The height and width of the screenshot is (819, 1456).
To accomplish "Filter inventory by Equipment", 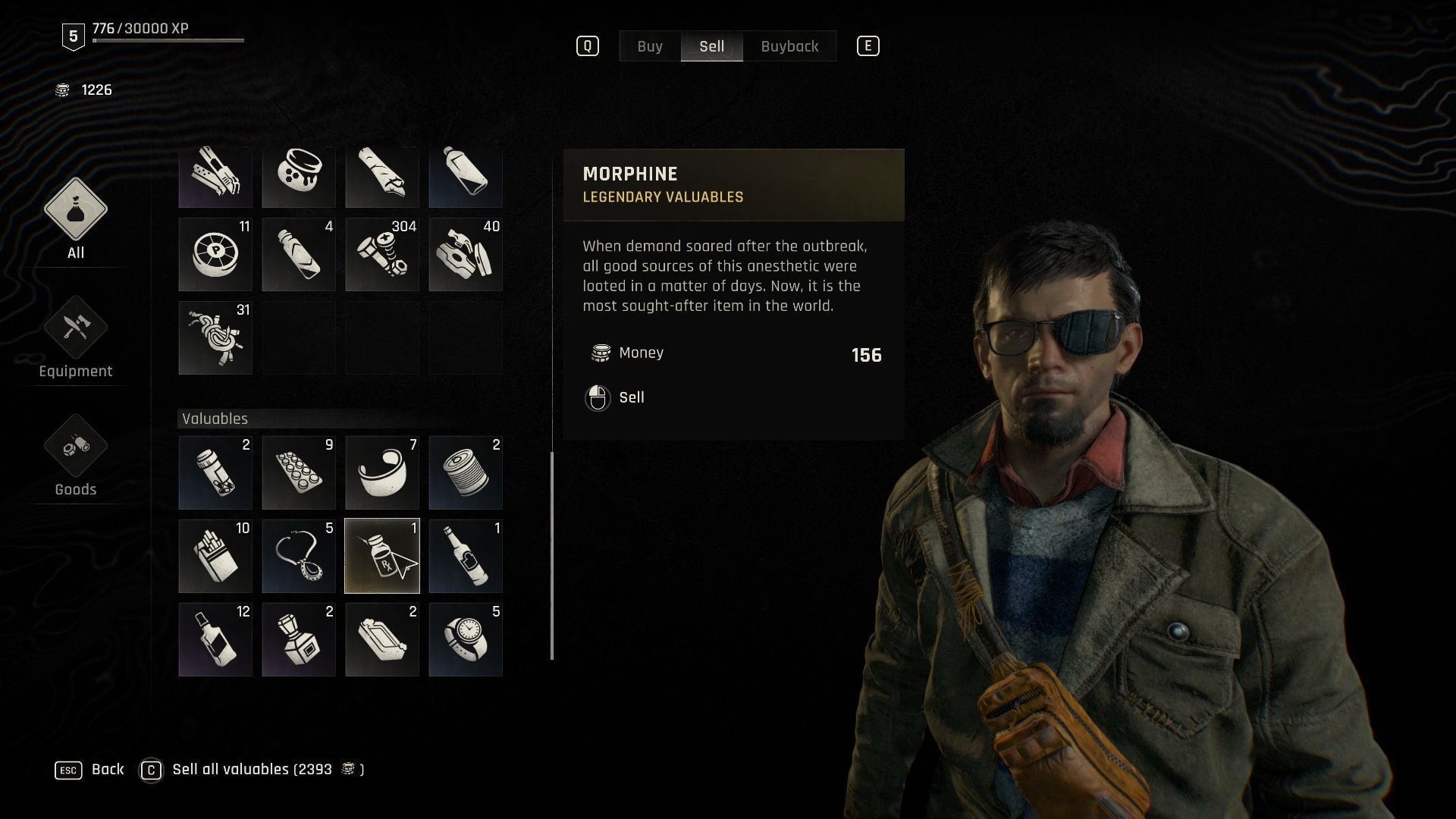I will (x=76, y=337).
